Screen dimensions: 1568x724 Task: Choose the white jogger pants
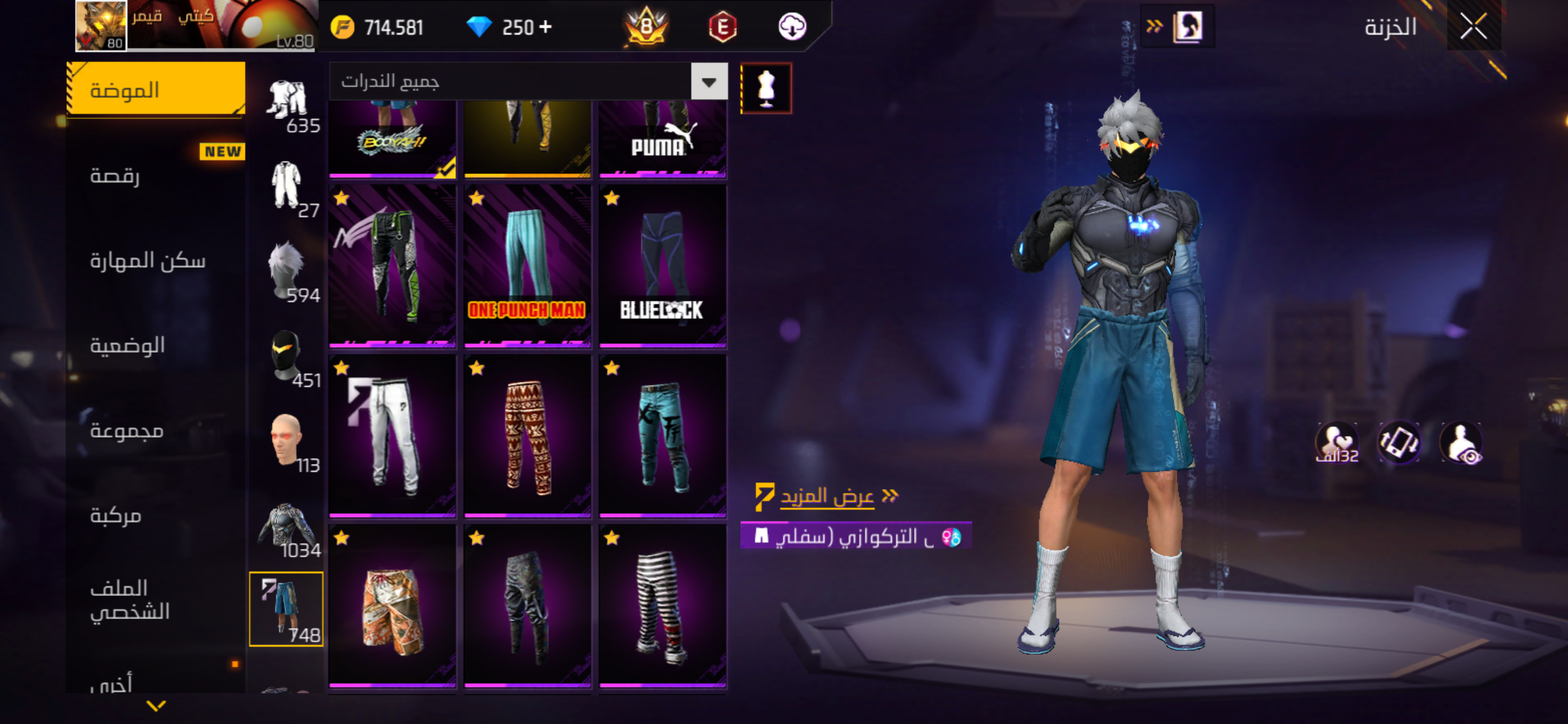[x=392, y=436]
